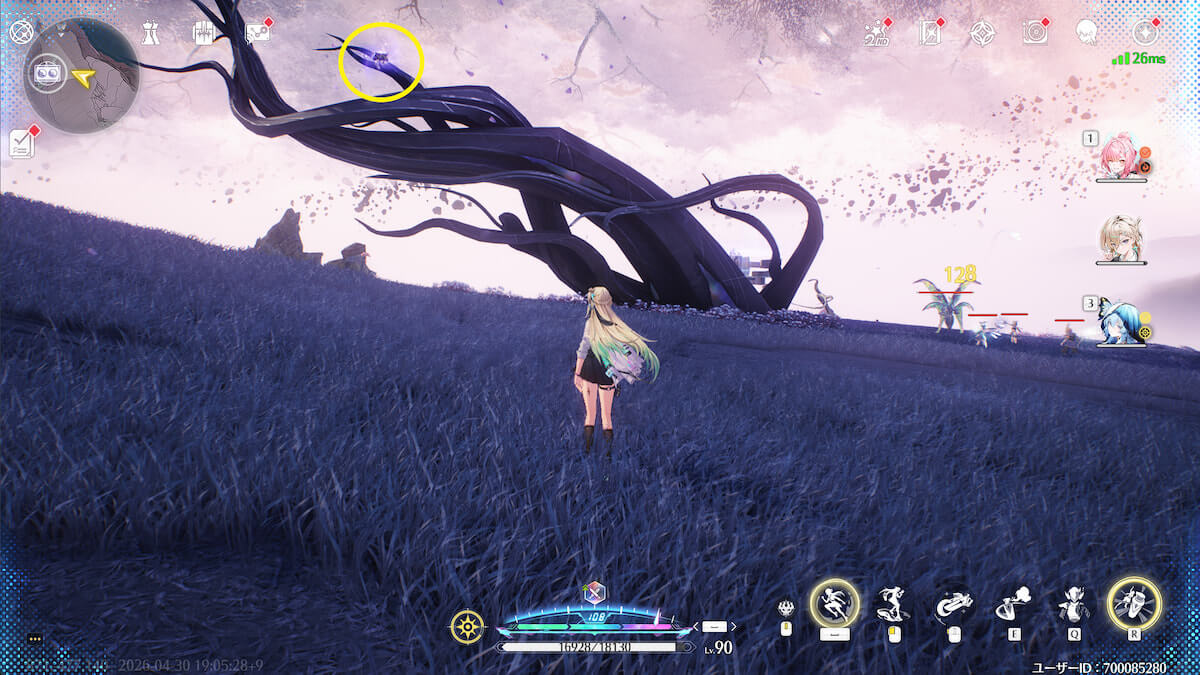Viewport: 1200px width, 675px height.
Task: Trigger the resonance skill with E label
Action: pos(1013,604)
